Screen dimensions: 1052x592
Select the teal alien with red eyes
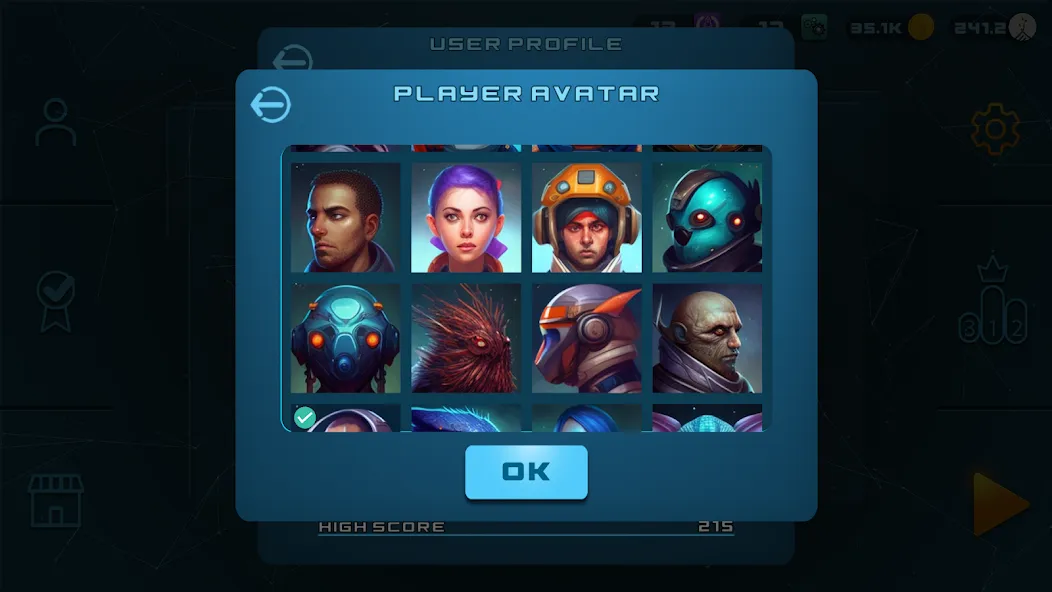coord(707,218)
